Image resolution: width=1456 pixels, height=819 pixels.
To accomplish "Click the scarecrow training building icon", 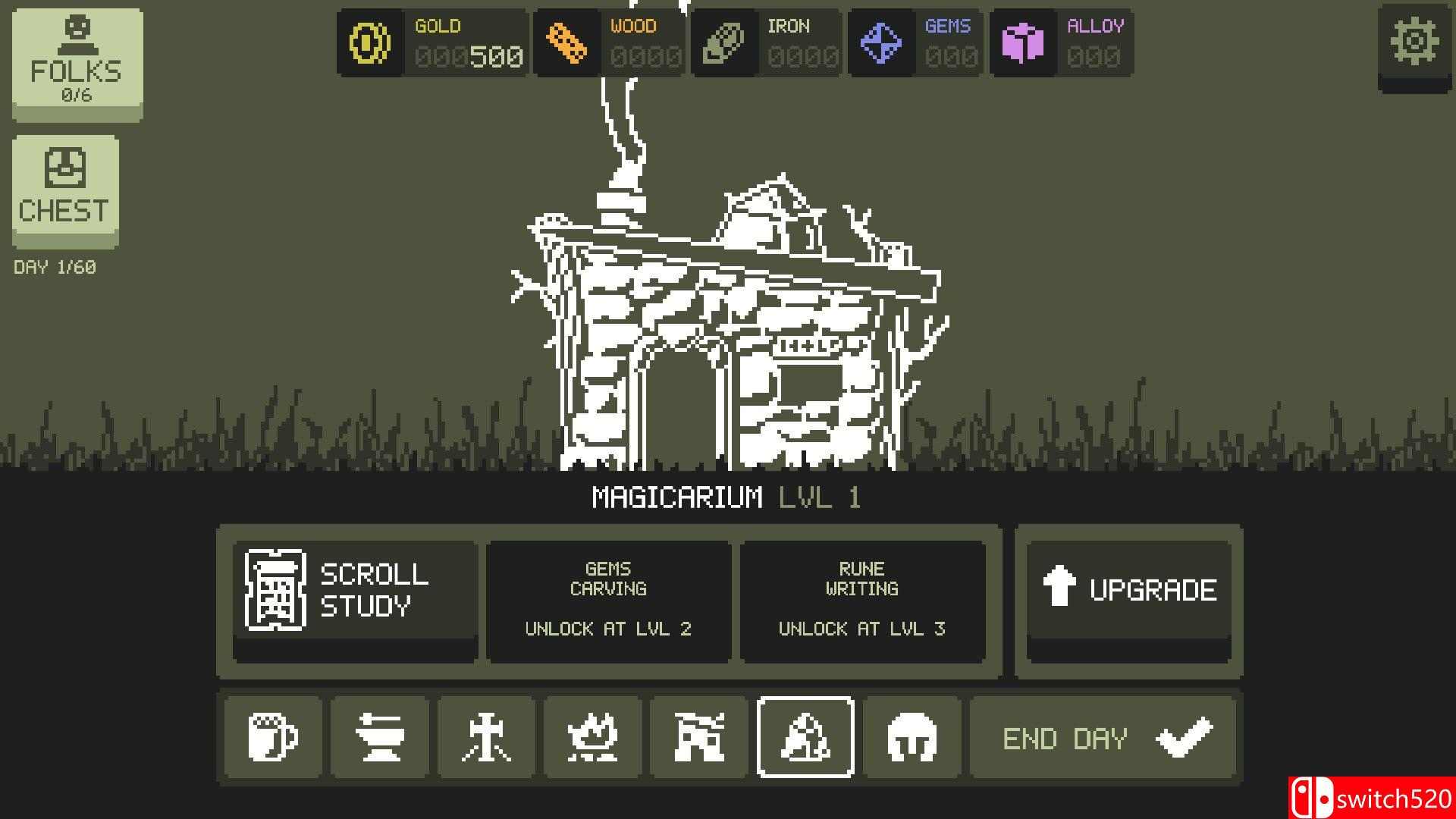I will tap(487, 736).
